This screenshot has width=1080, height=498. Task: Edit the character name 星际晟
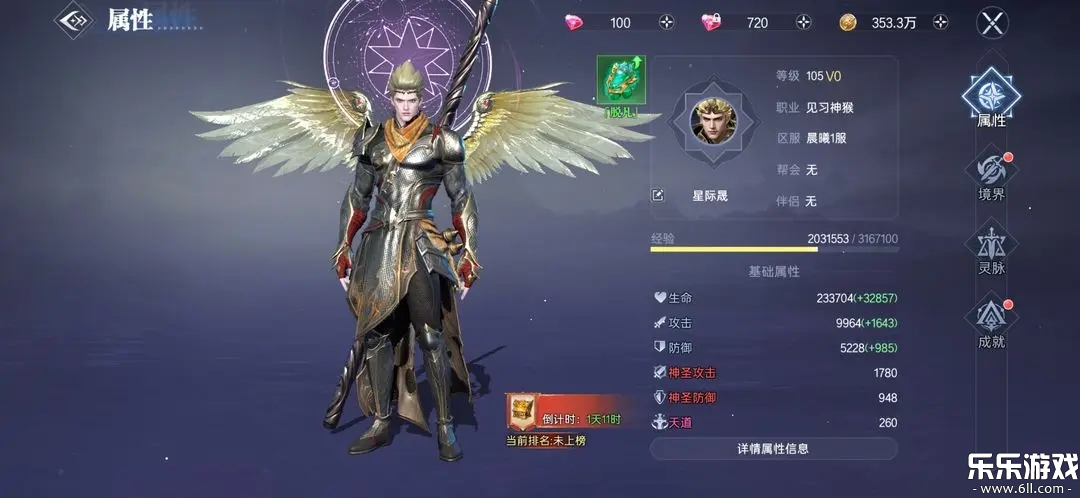[658, 195]
